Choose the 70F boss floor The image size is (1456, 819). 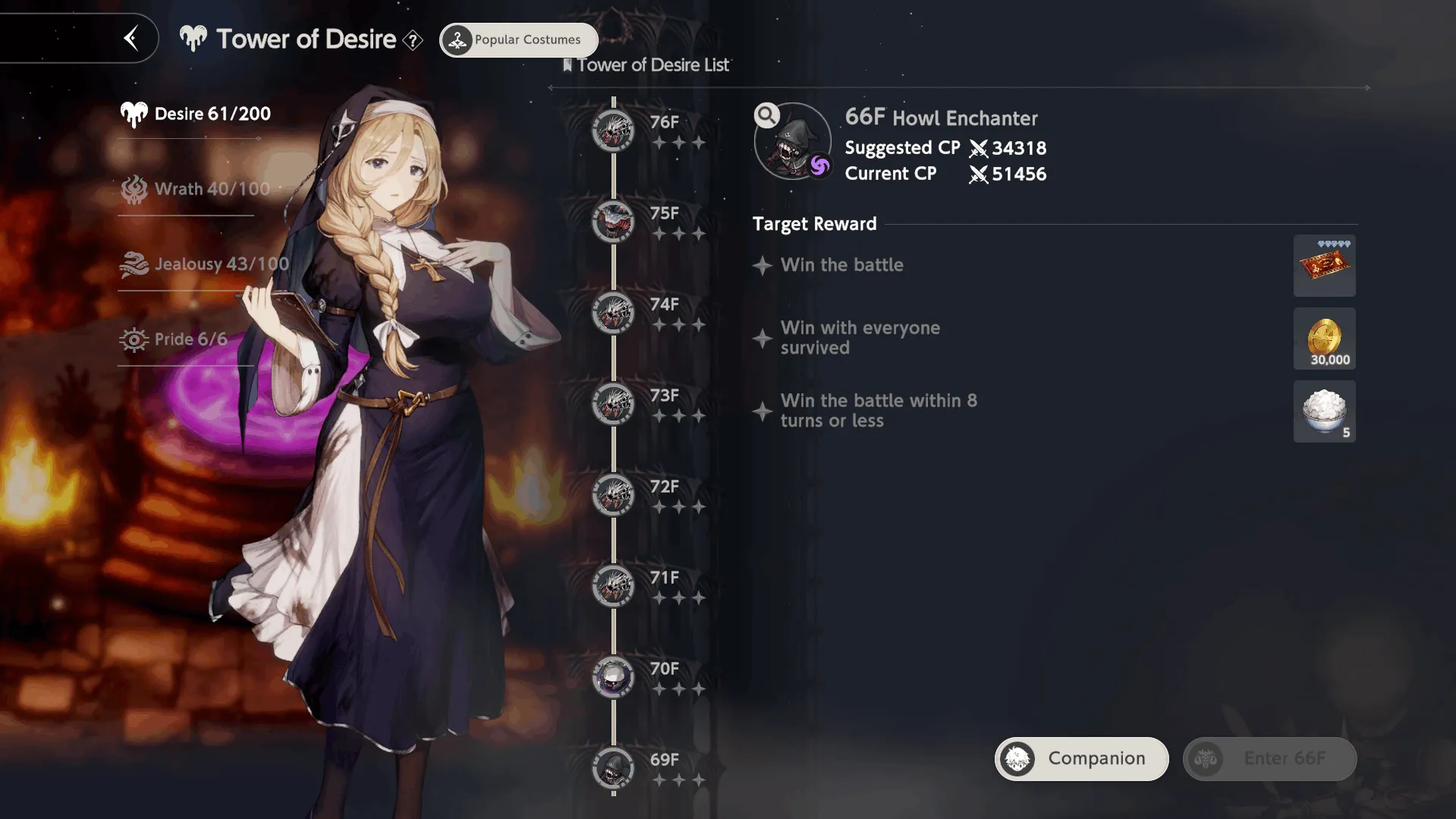[613, 677]
